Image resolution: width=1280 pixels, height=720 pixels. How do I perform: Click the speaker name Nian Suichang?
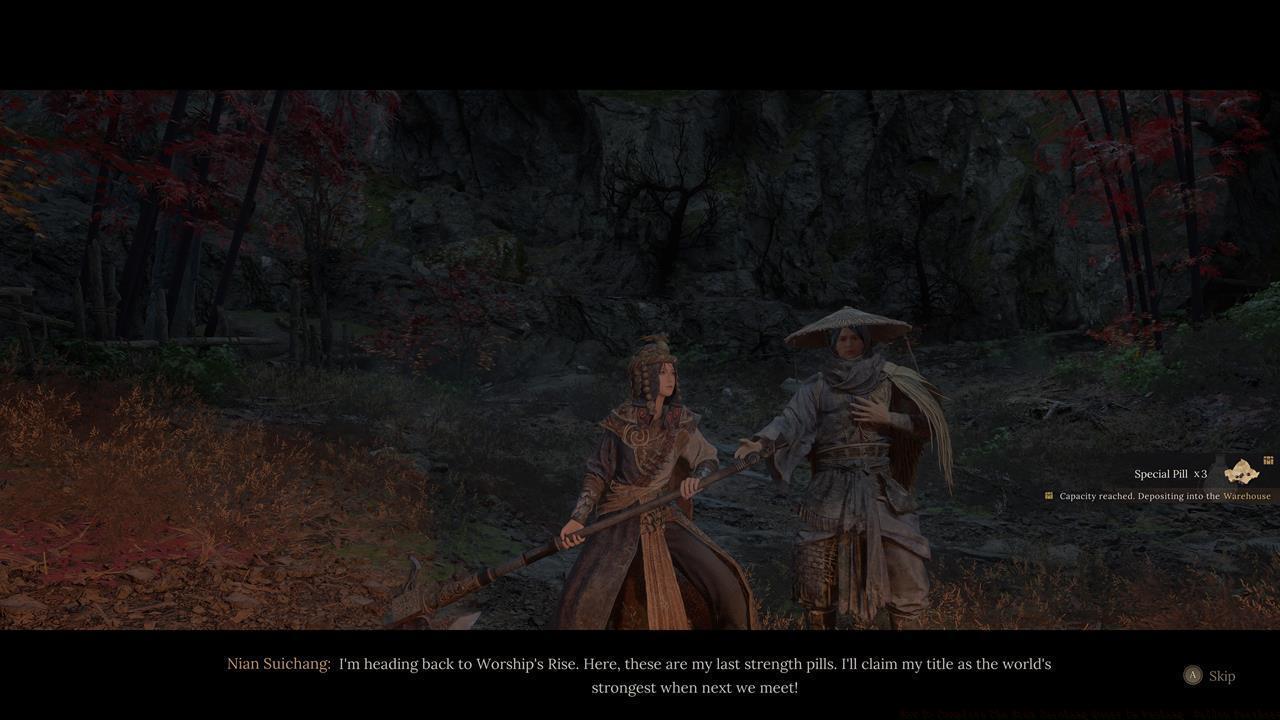278,663
